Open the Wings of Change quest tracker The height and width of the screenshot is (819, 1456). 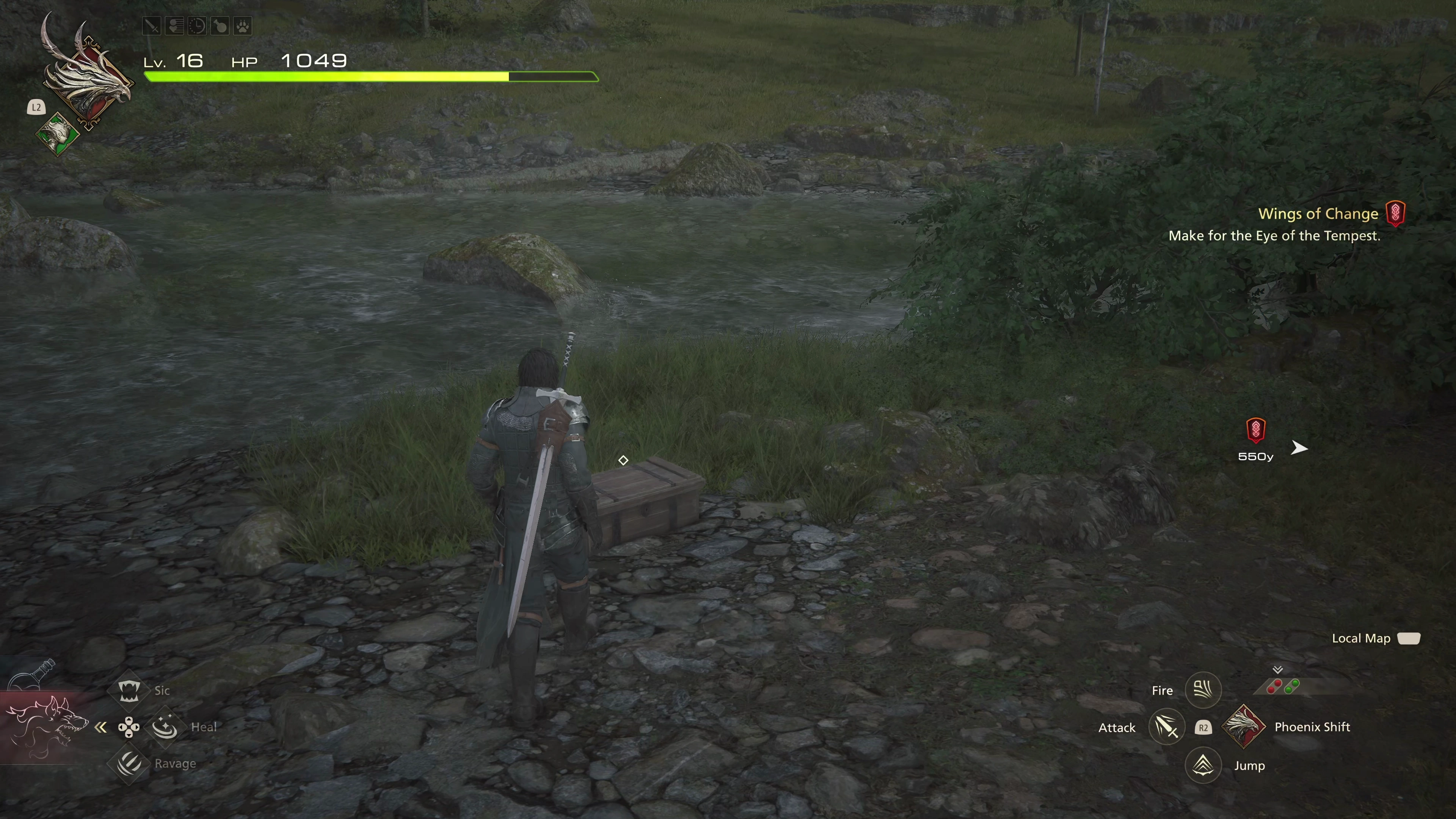pos(1318,213)
